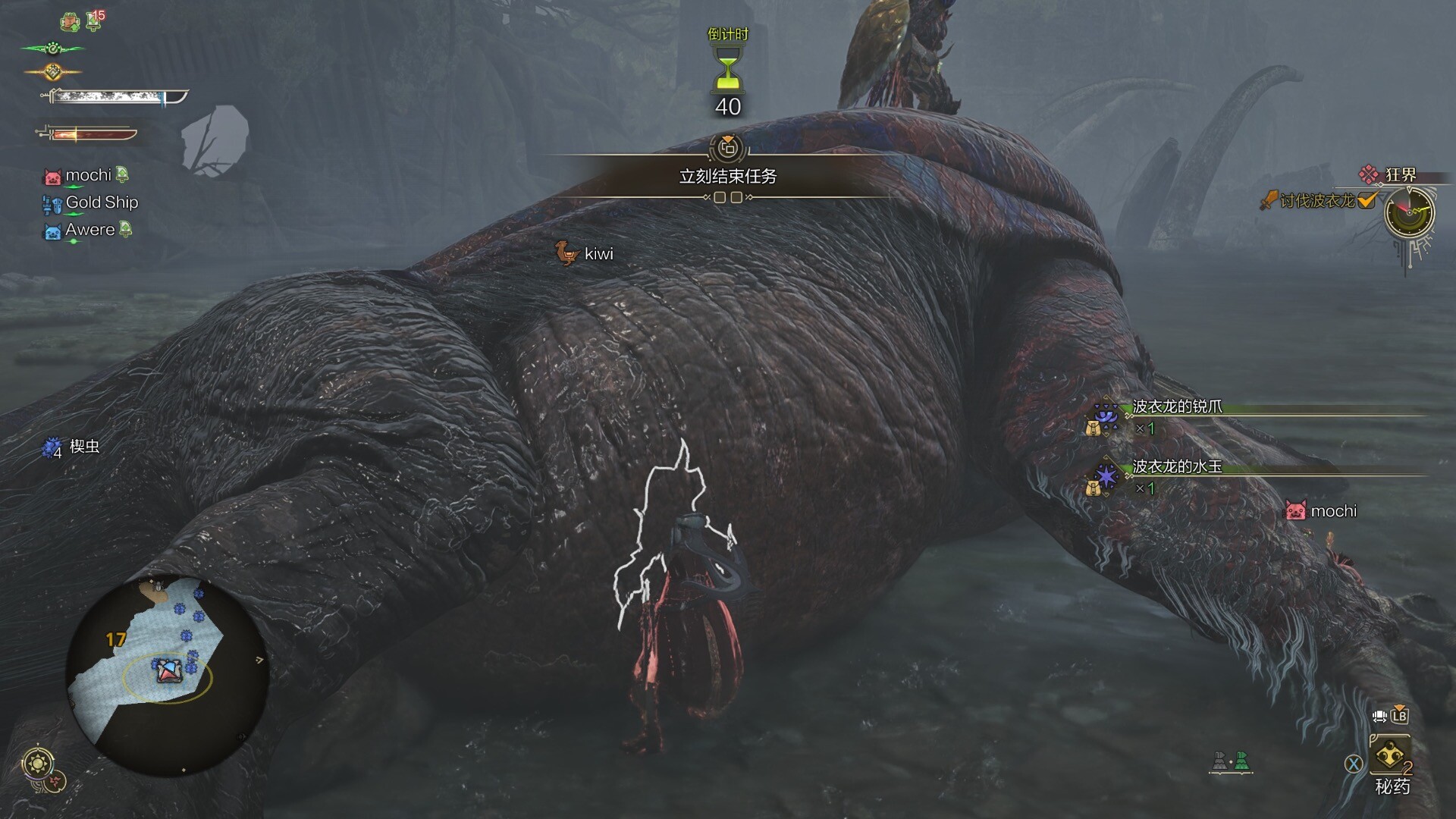Click the 立刻结束任务 end quest banner
Screen dimensions: 1456x819
tap(727, 177)
